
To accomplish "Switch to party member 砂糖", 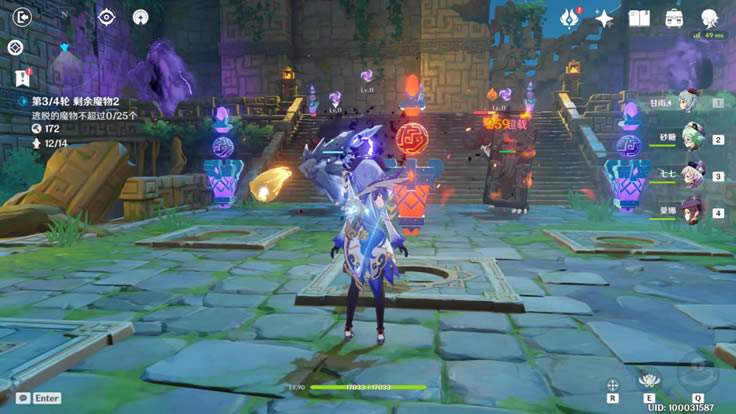I will coord(688,138).
